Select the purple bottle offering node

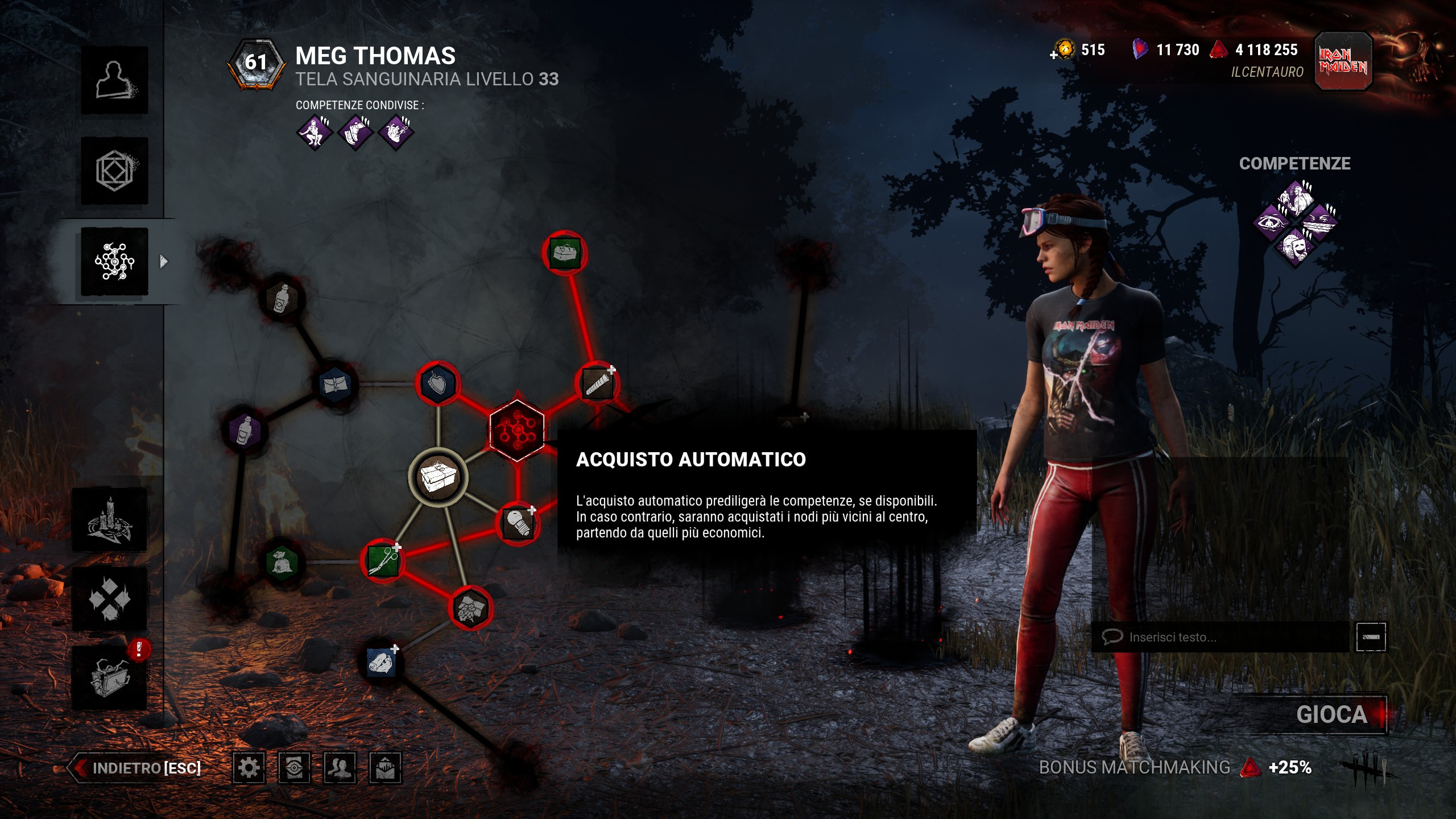(245, 430)
